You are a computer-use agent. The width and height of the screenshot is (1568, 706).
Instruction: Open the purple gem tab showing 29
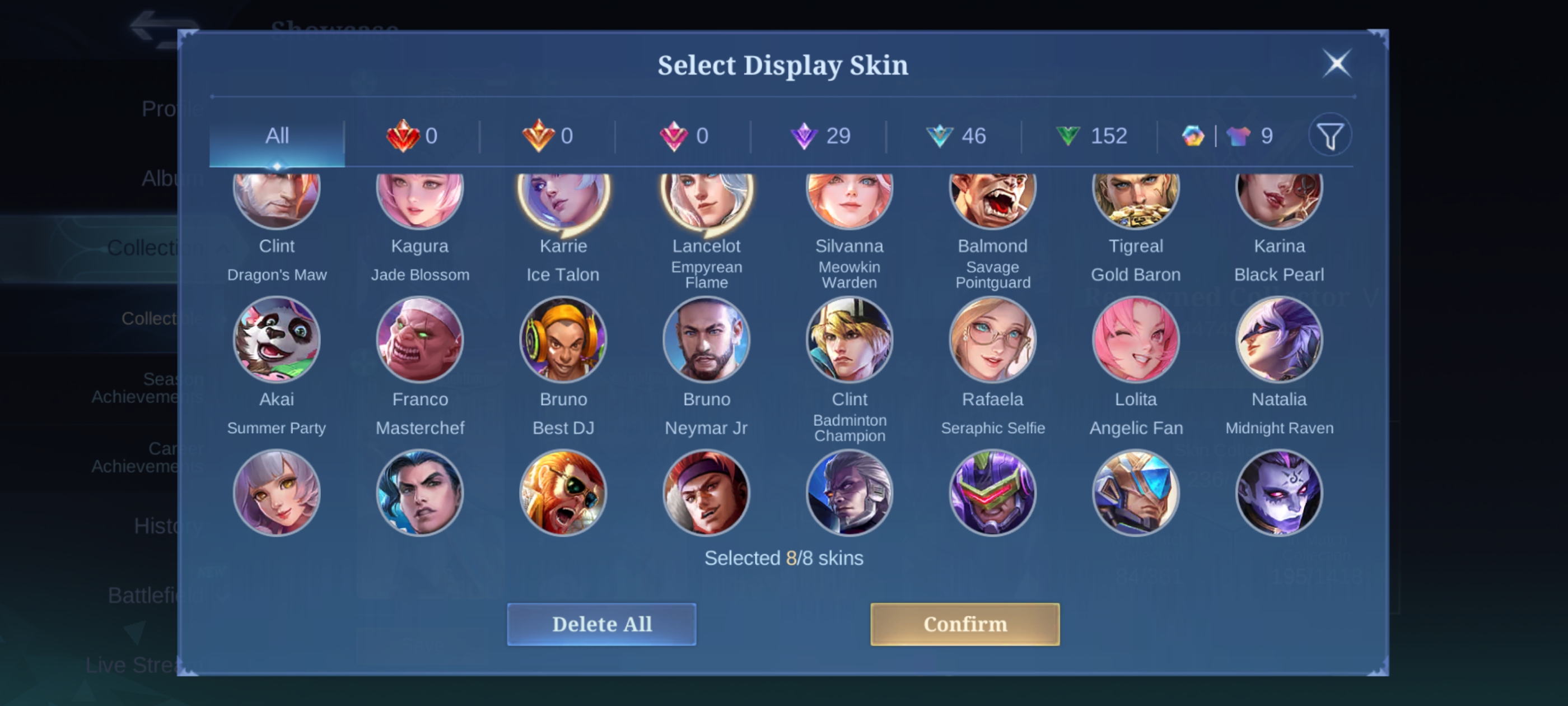[x=819, y=136]
